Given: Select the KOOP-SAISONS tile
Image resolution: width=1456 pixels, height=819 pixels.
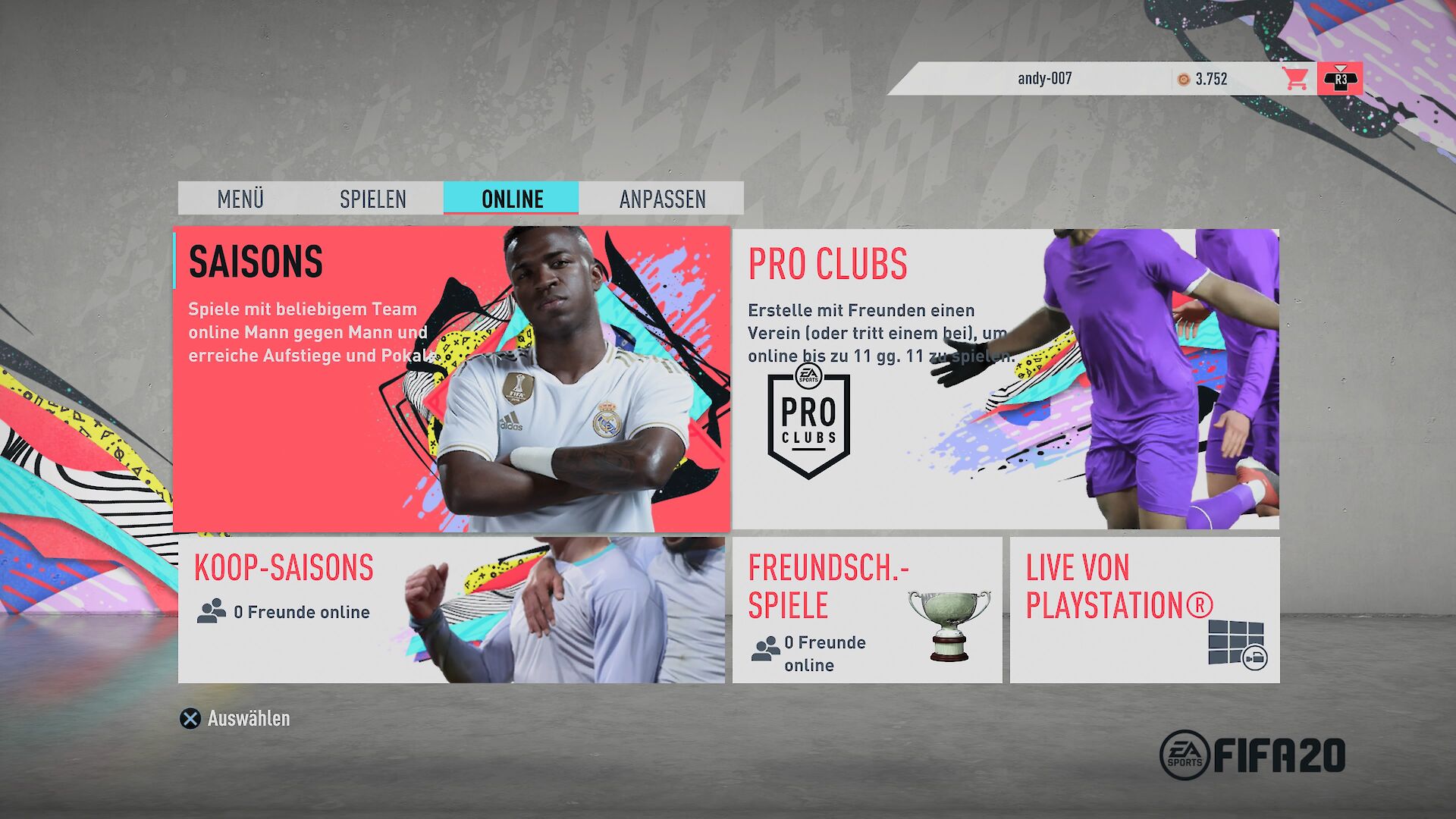Looking at the screenshot, I should click(451, 610).
